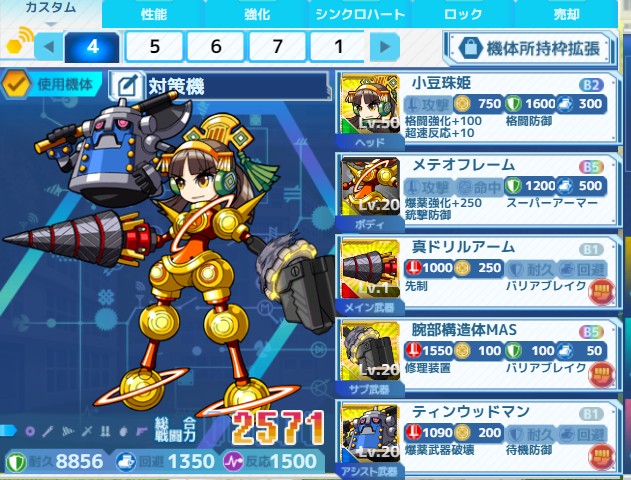This screenshot has height=480, width=631.
Task: Switch to loadout slot 7
Action: tap(278, 46)
